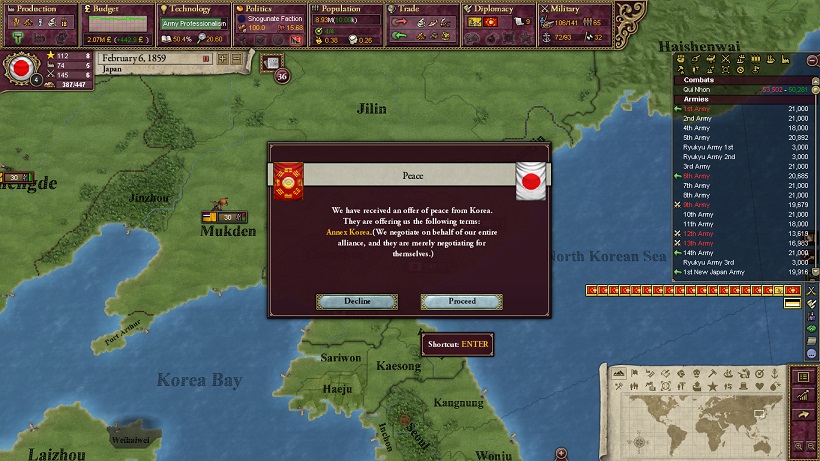Open the Production panel
This screenshot has width=820, height=461.
[x=38, y=9]
